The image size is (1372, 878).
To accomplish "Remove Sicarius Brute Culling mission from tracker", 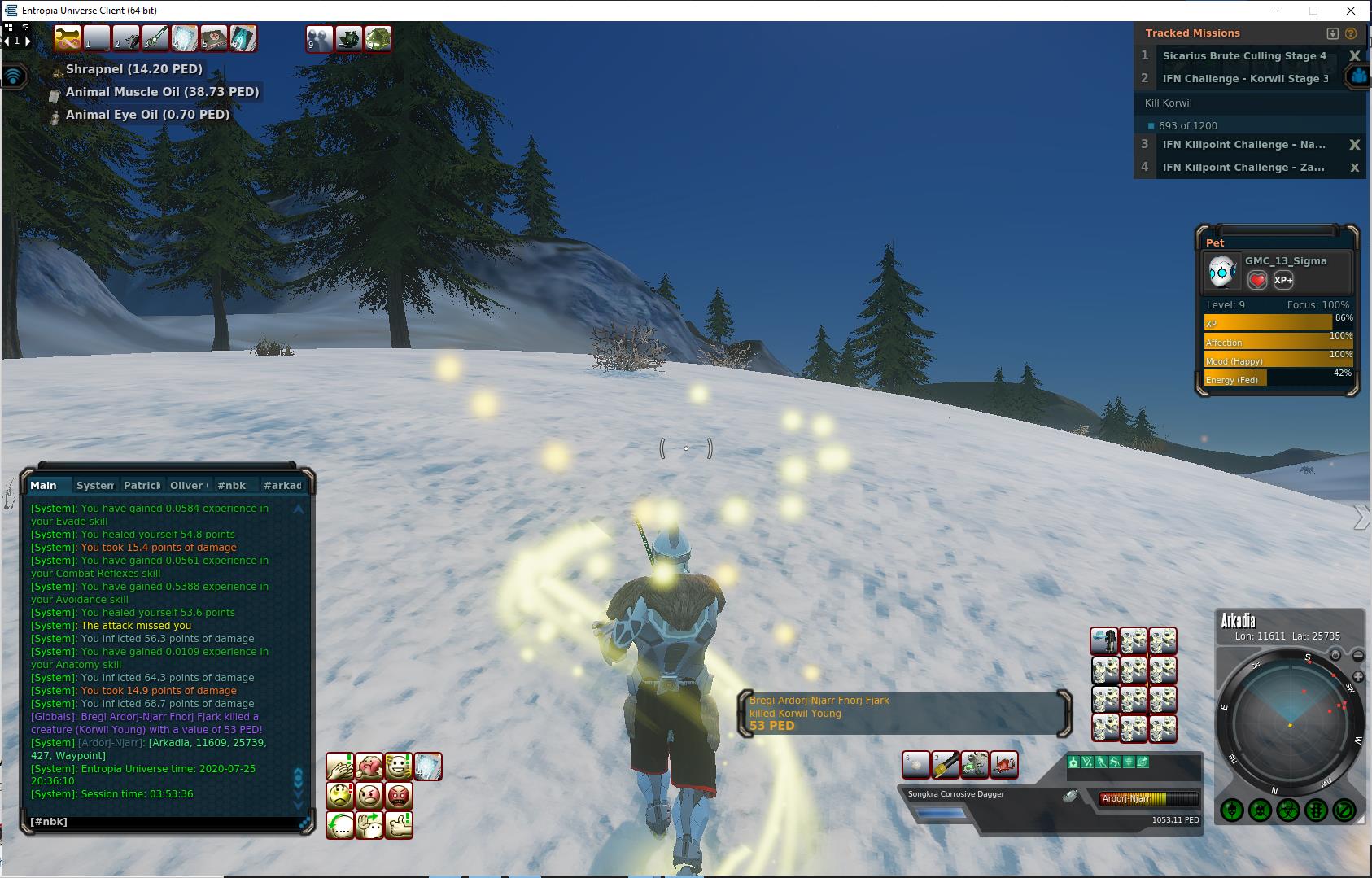I will click(x=1354, y=56).
